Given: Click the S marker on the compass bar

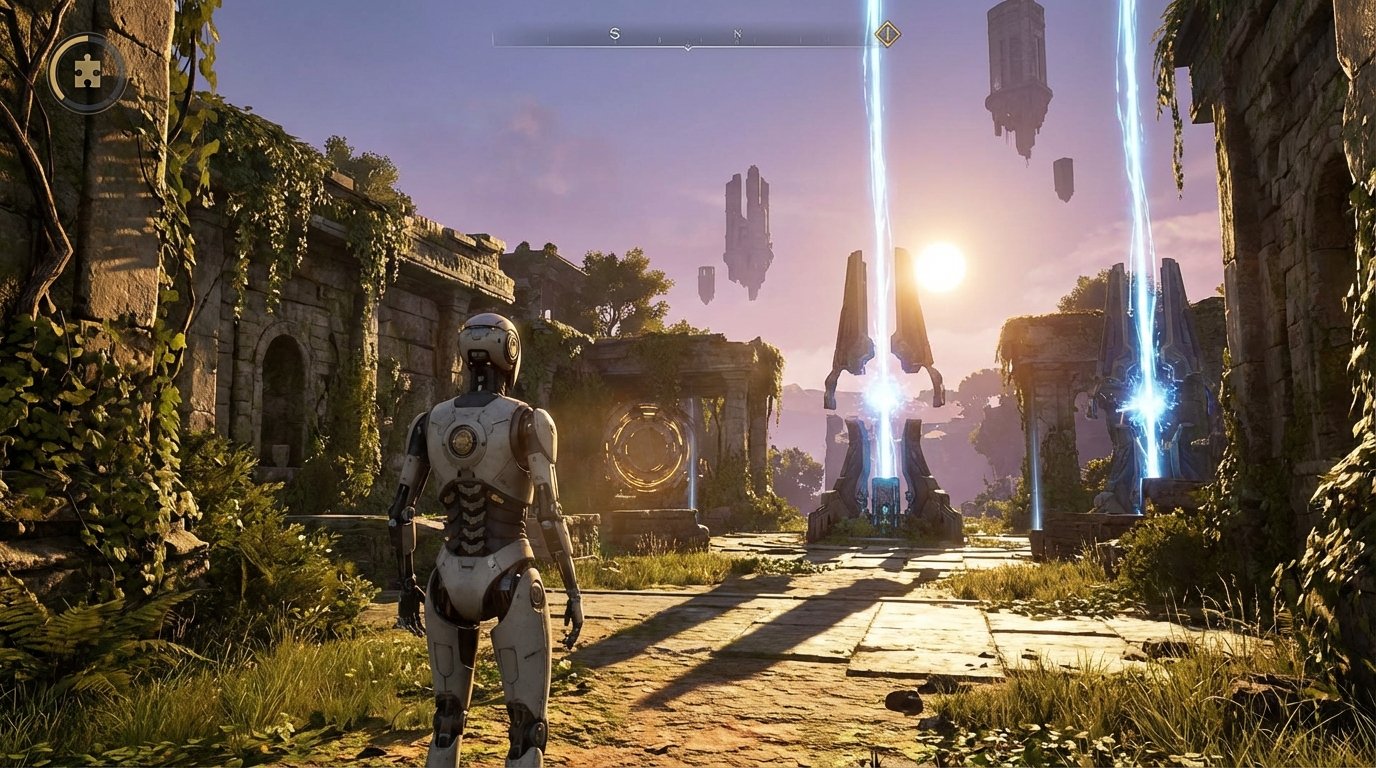Looking at the screenshot, I should tap(615, 32).
